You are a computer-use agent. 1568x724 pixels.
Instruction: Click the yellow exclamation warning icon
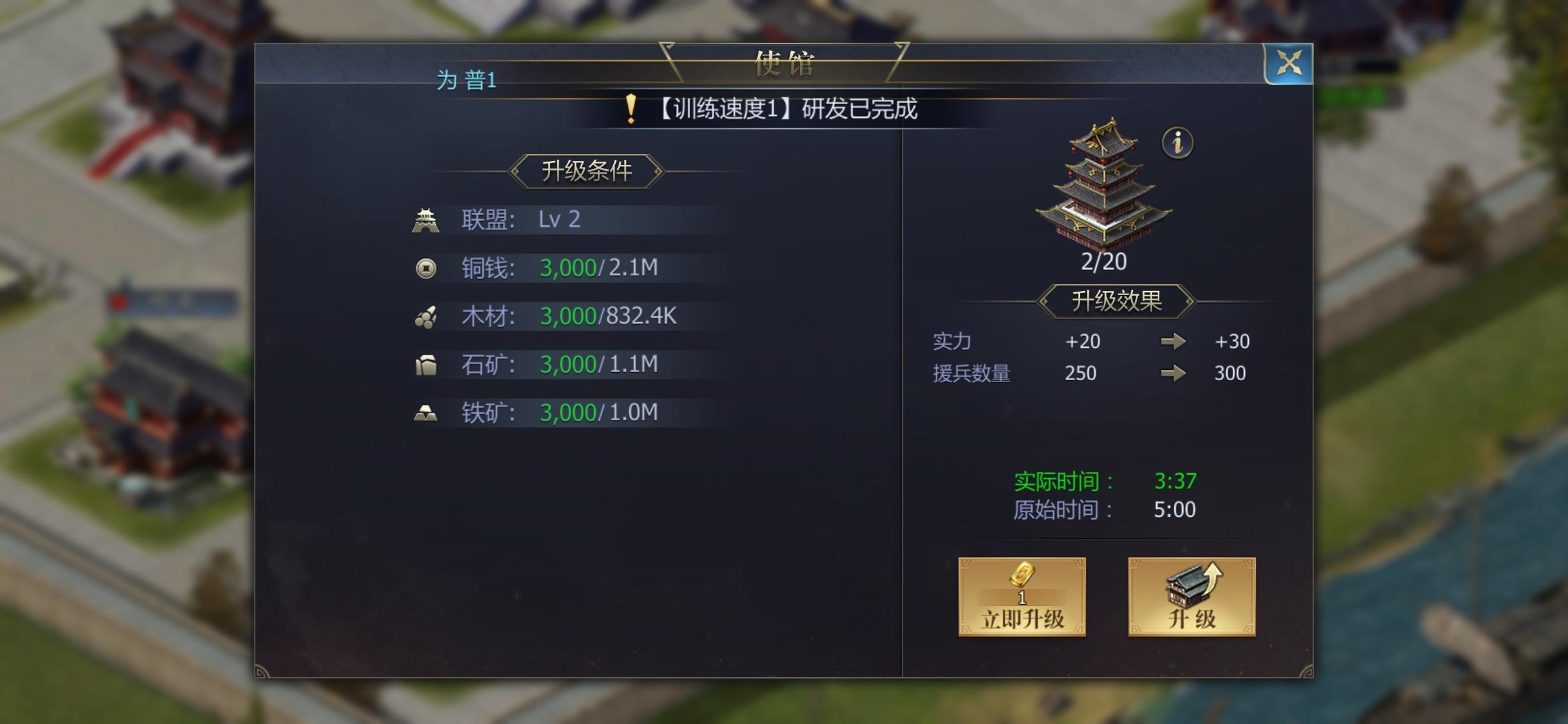[631, 109]
